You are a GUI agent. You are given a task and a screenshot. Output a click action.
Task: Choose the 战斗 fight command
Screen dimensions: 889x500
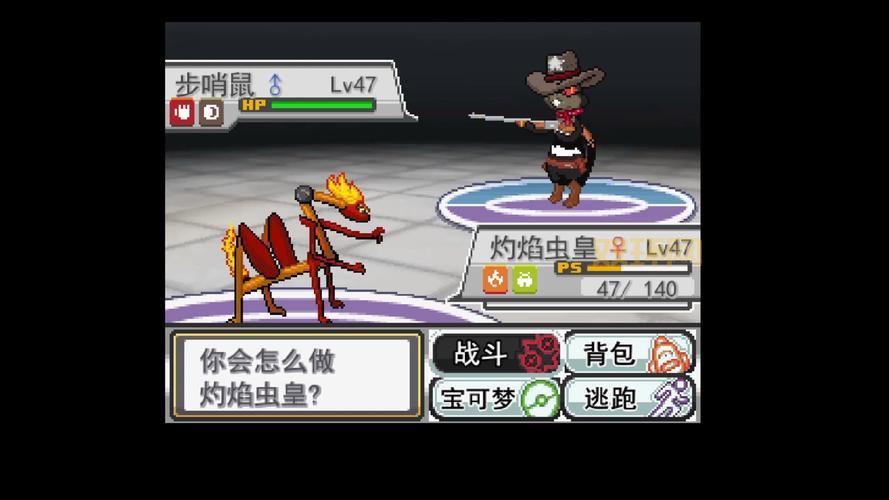(x=495, y=353)
